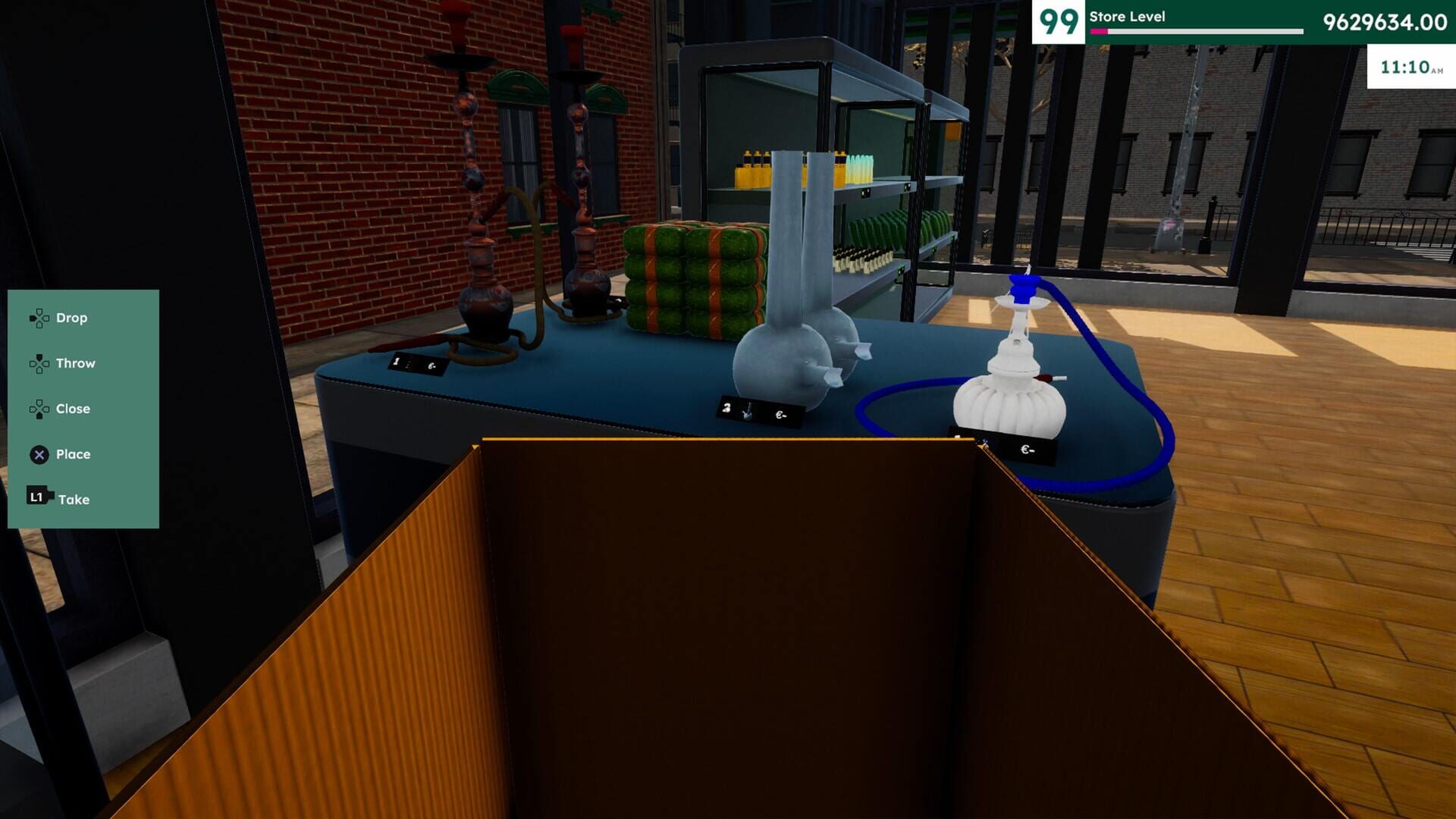Click the stack of green wrapped packages

(690, 281)
